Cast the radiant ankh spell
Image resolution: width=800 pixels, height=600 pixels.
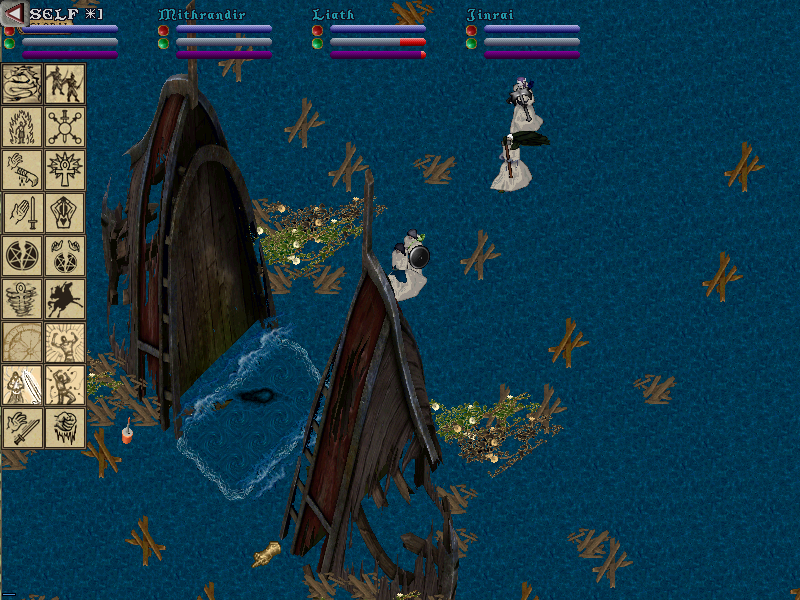[x=65, y=170]
